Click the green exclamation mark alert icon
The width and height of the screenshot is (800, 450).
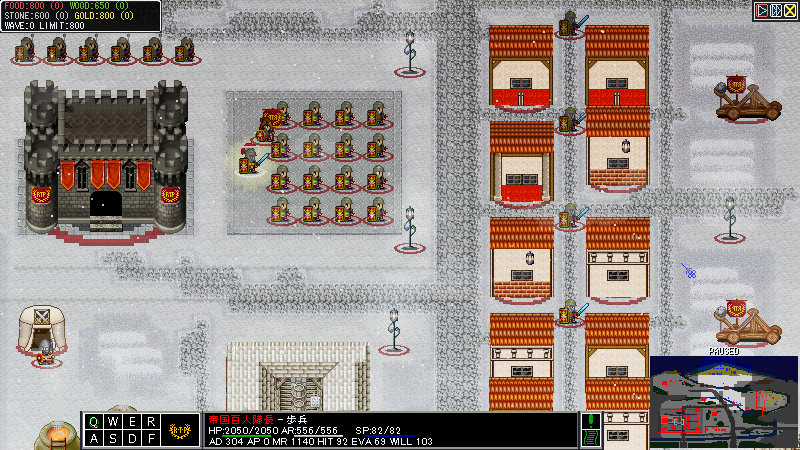591,421
